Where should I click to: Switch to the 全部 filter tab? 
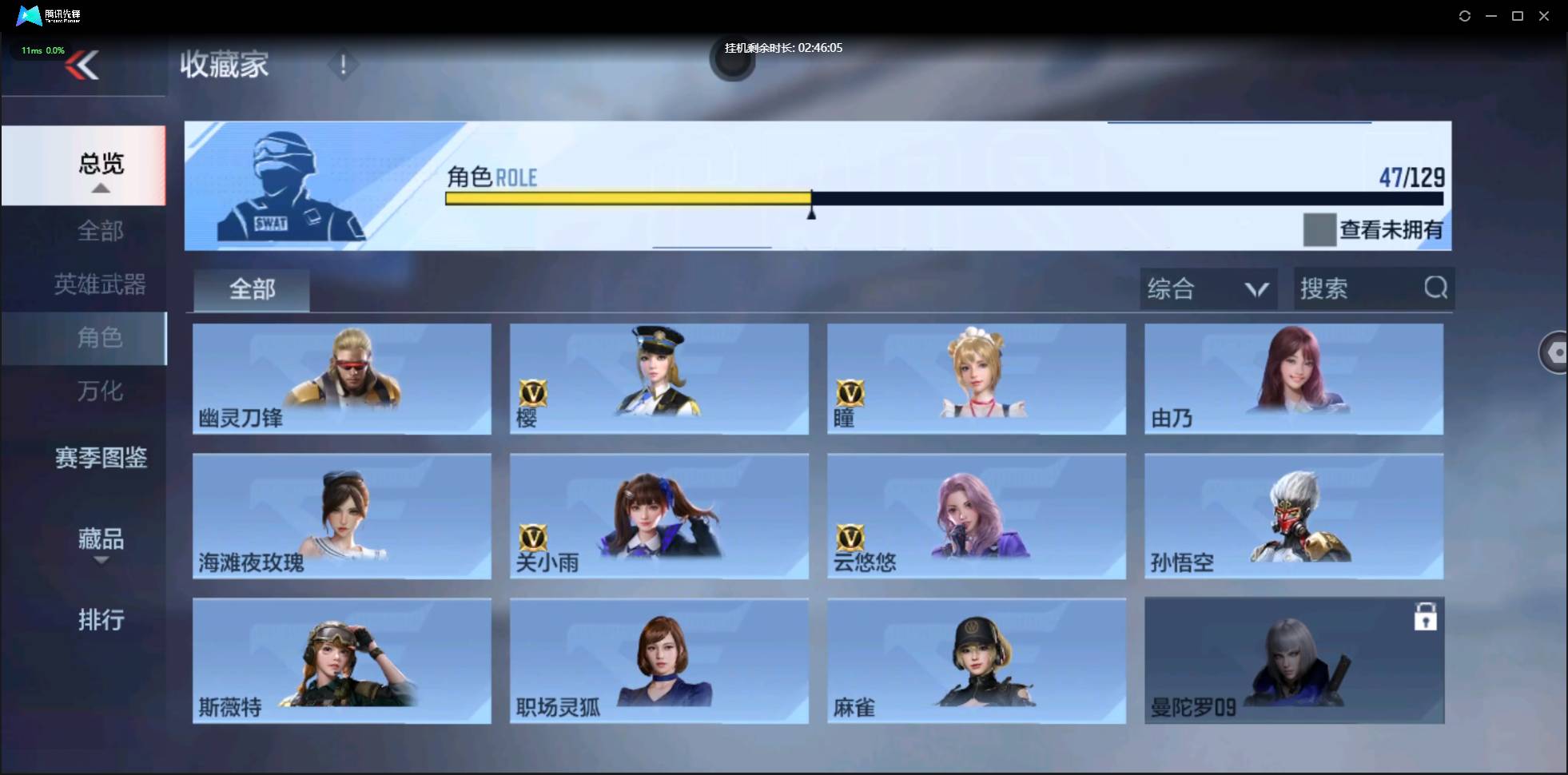click(251, 289)
